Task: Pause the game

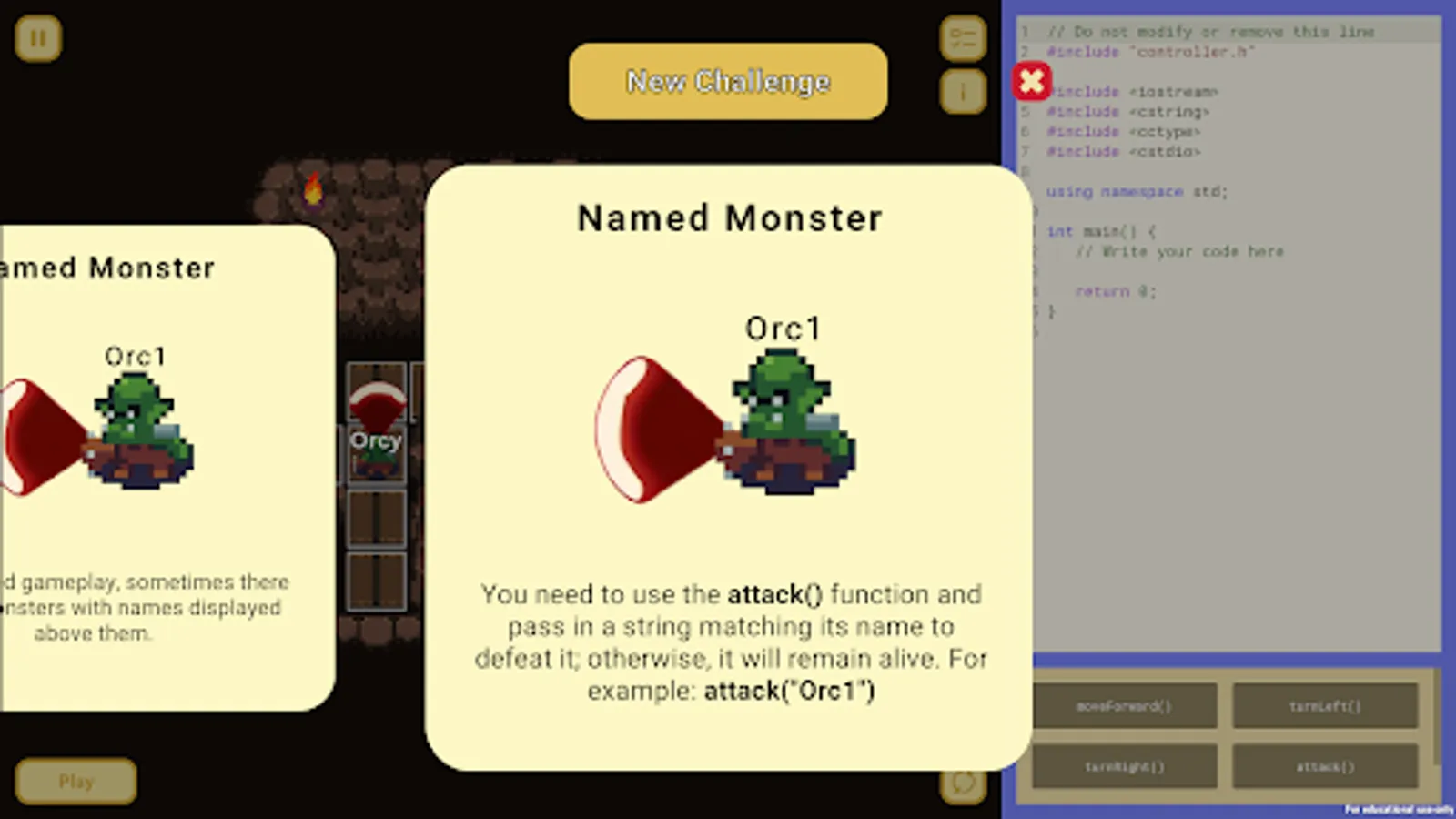Action: coord(36,38)
